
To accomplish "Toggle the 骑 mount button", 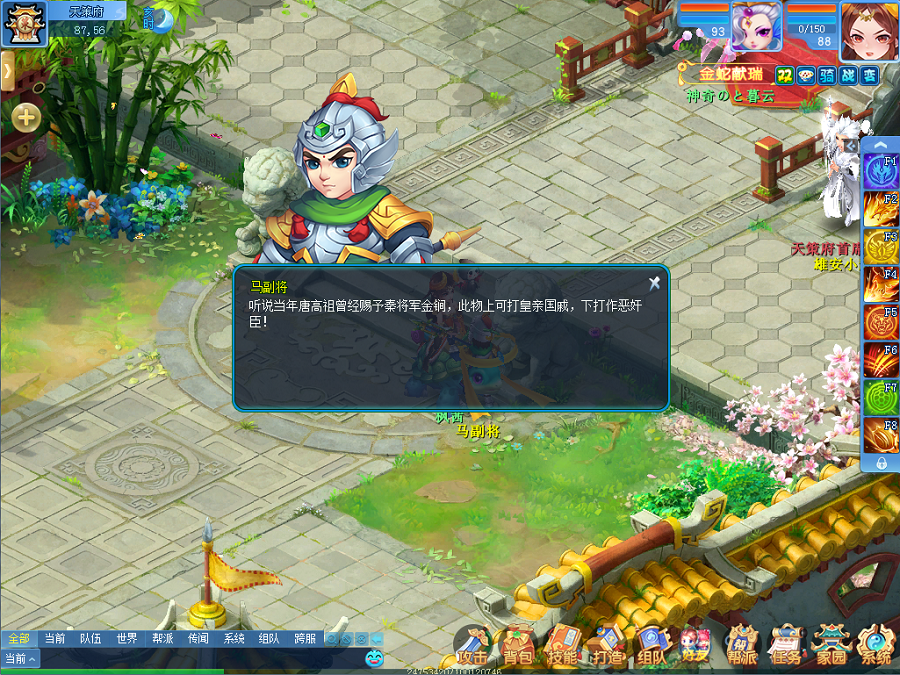I will click(828, 74).
